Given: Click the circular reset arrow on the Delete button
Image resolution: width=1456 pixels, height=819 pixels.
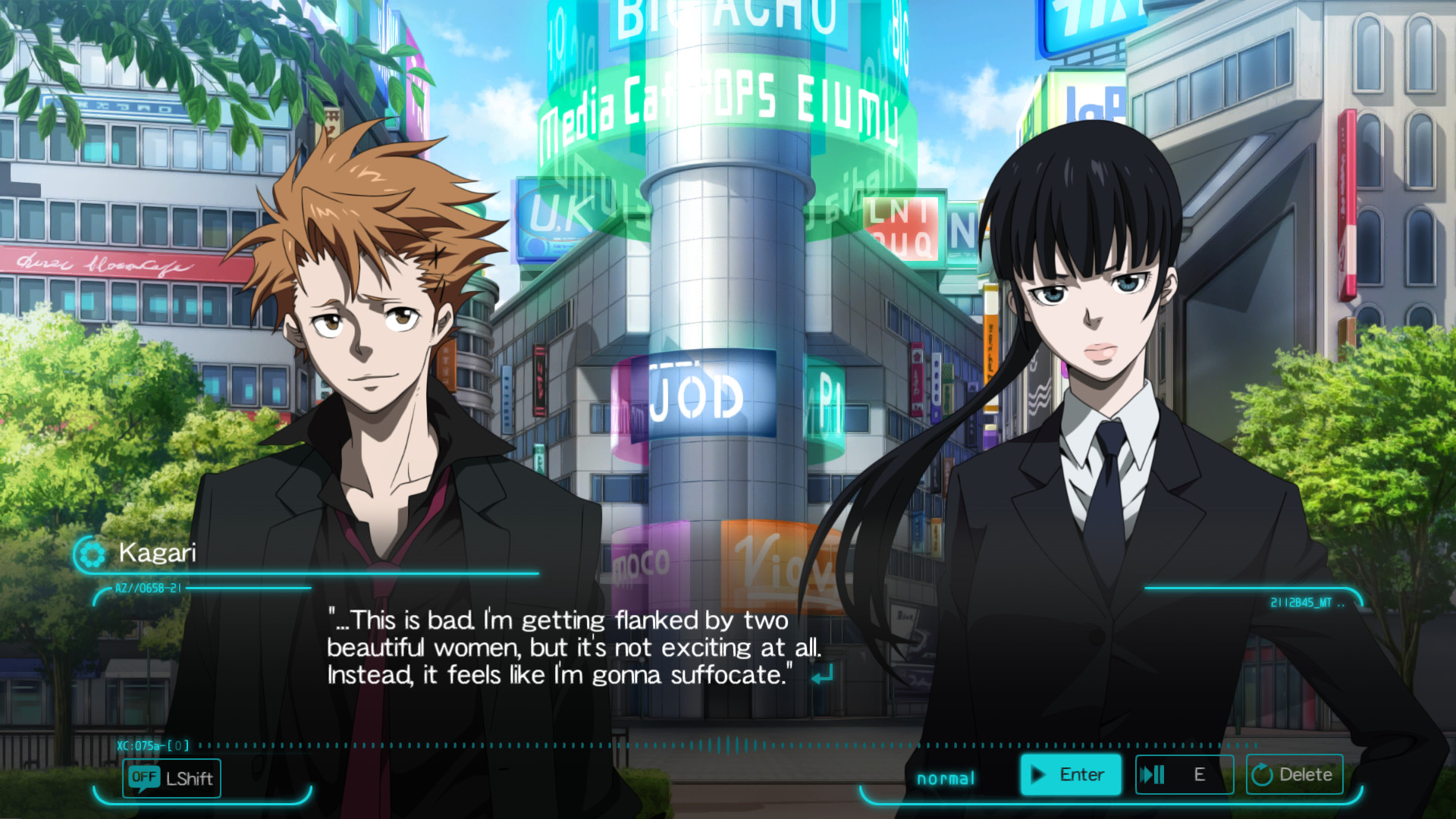Looking at the screenshot, I should pyautogui.click(x=1263, y=774).
